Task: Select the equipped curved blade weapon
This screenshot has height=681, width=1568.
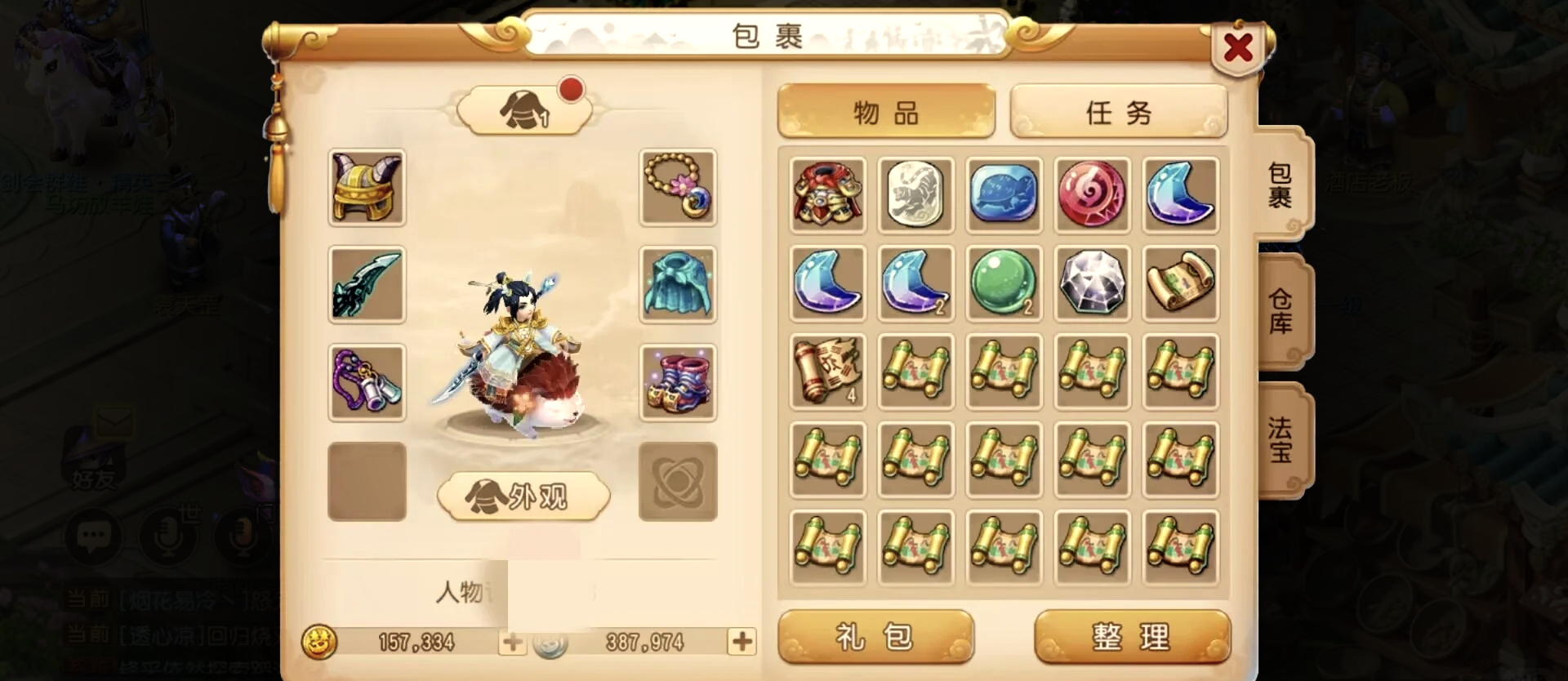Action: 367,285
